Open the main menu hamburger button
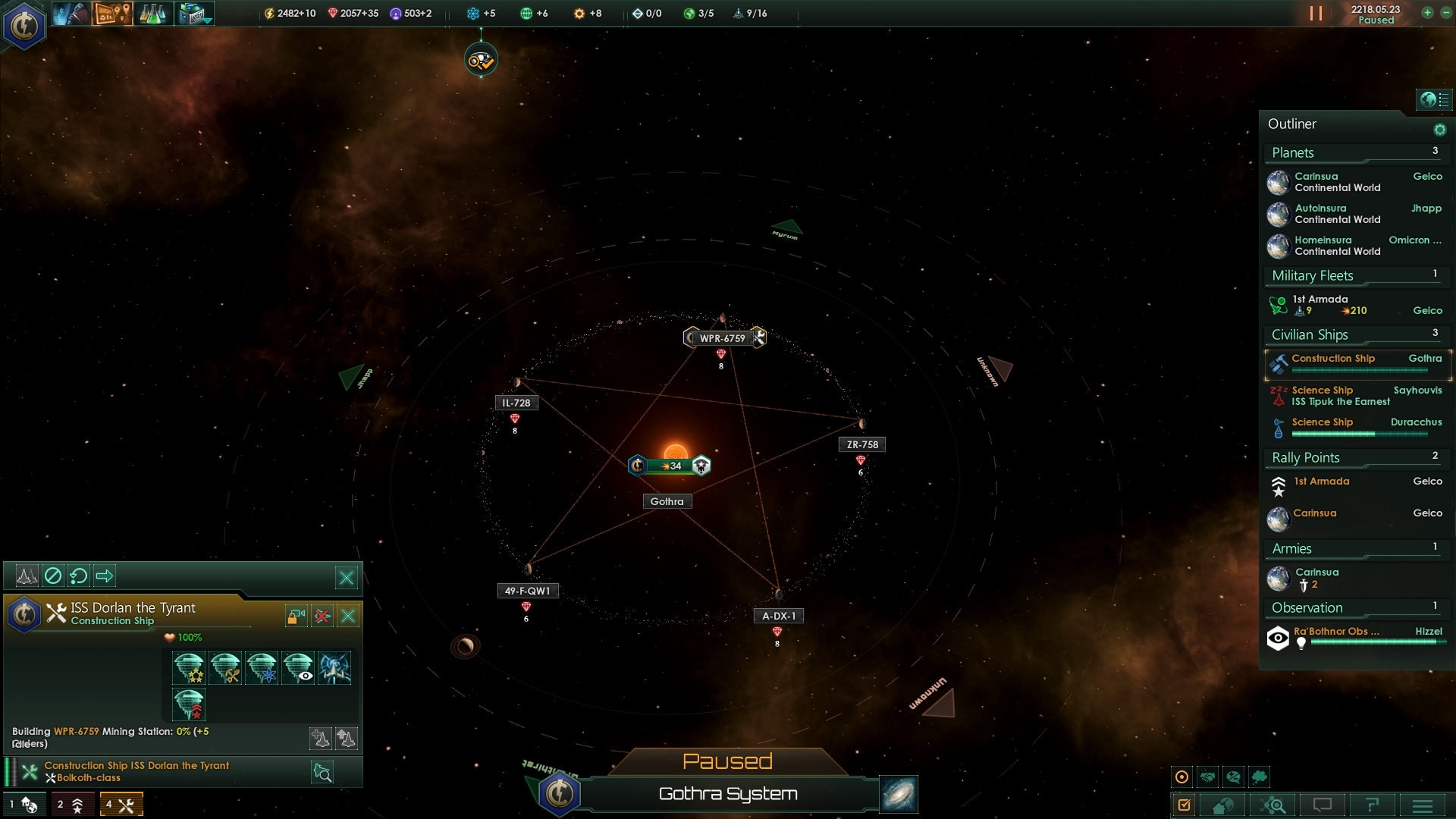 click(x=1423, y=805)
